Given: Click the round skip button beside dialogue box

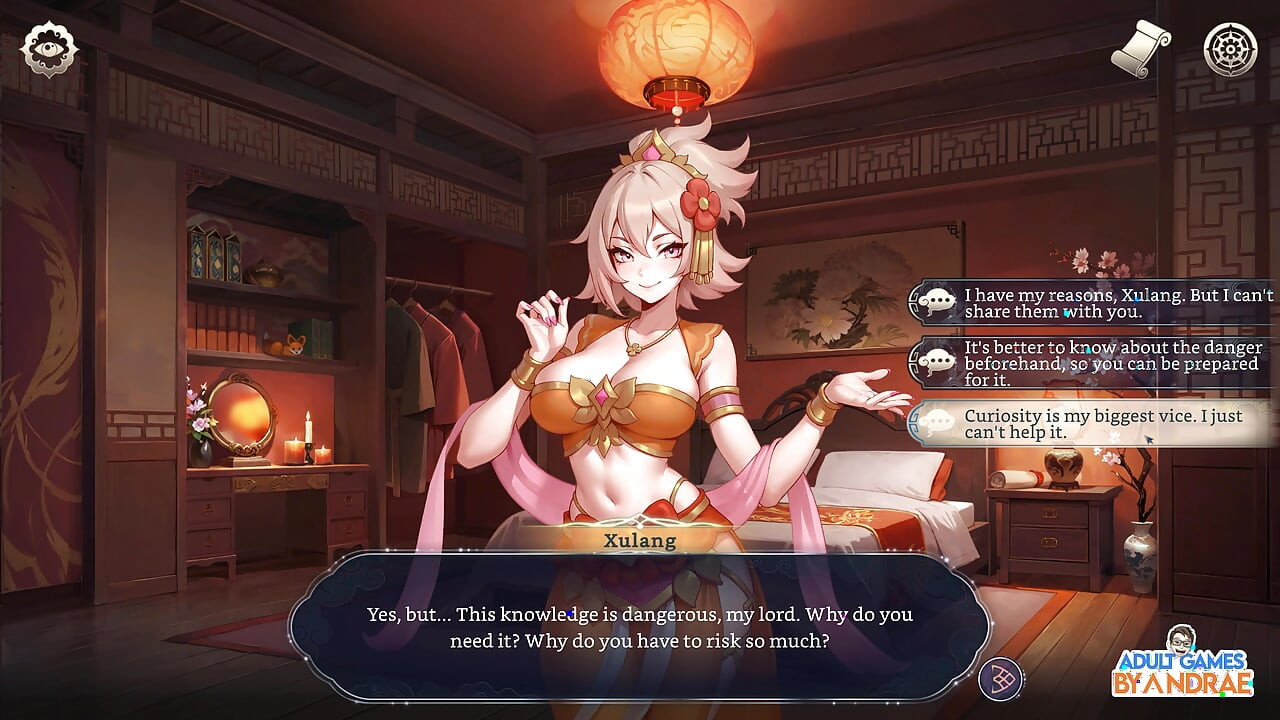Looking at the screenshot, I should pos(1000,679).
